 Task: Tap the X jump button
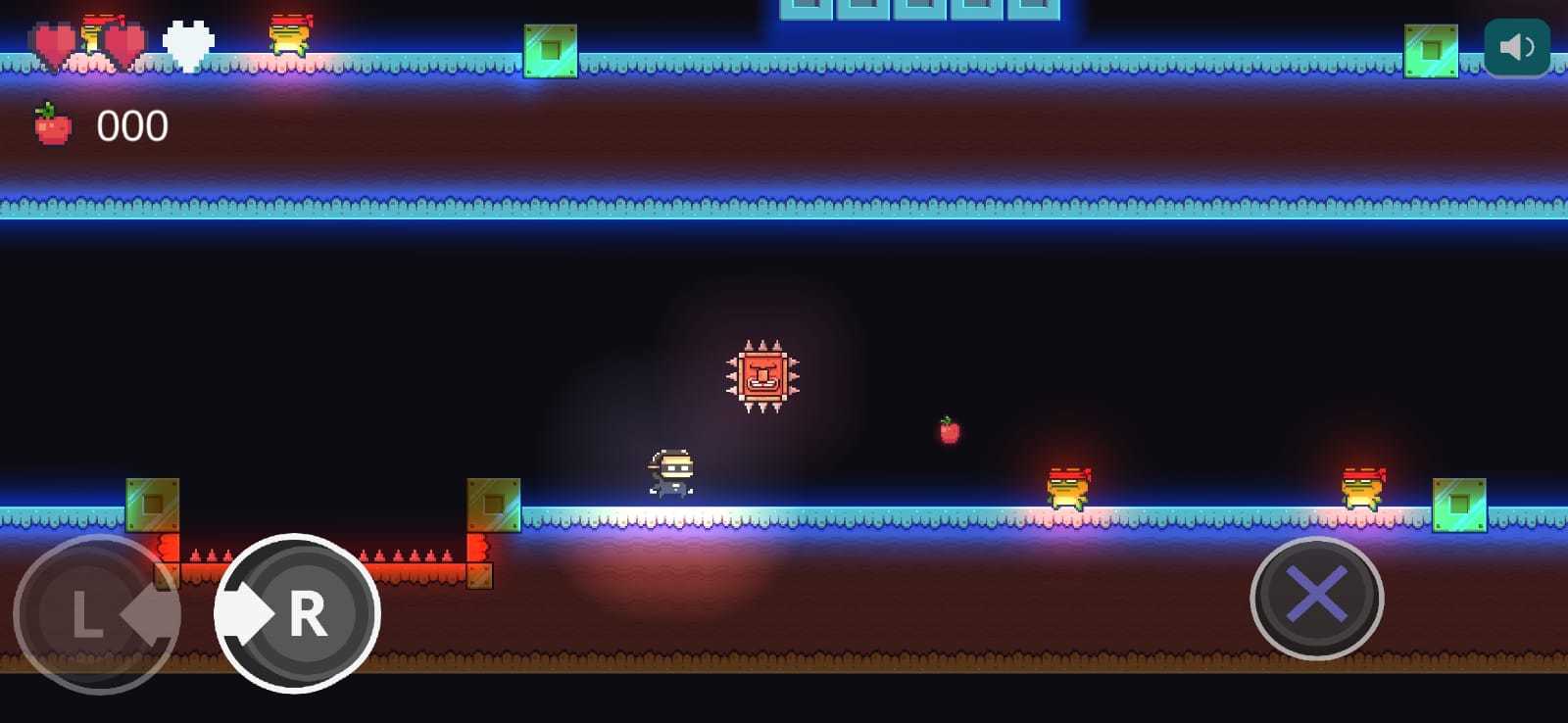click(1318, 599)
